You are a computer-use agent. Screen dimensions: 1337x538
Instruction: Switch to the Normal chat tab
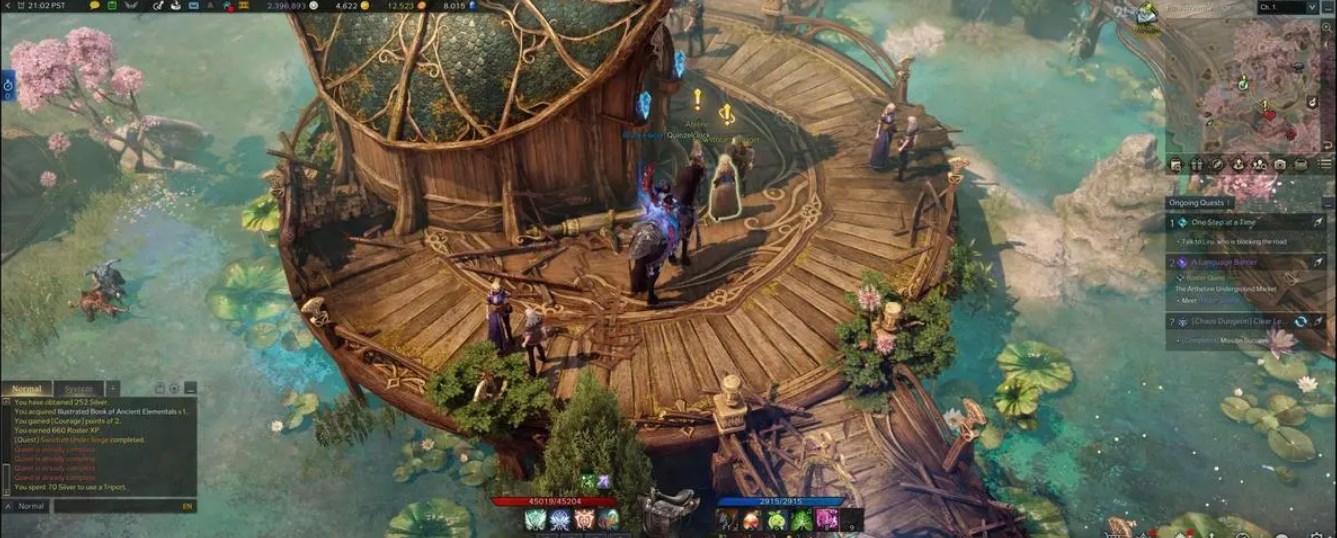pyautogui.click(x=27, y=389)
